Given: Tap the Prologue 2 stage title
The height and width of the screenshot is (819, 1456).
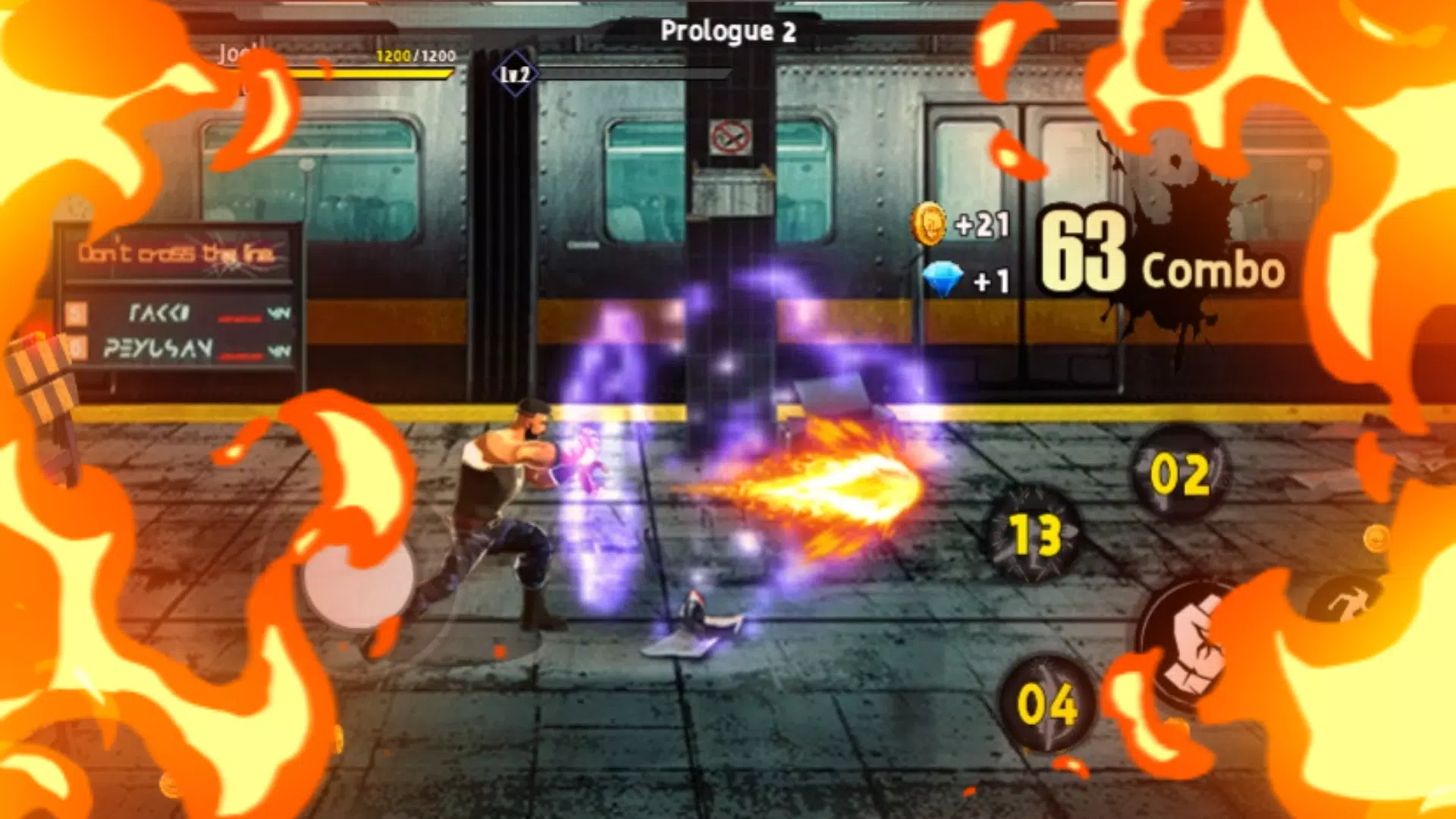Looking at the screenshot, I should click(726, 30).
